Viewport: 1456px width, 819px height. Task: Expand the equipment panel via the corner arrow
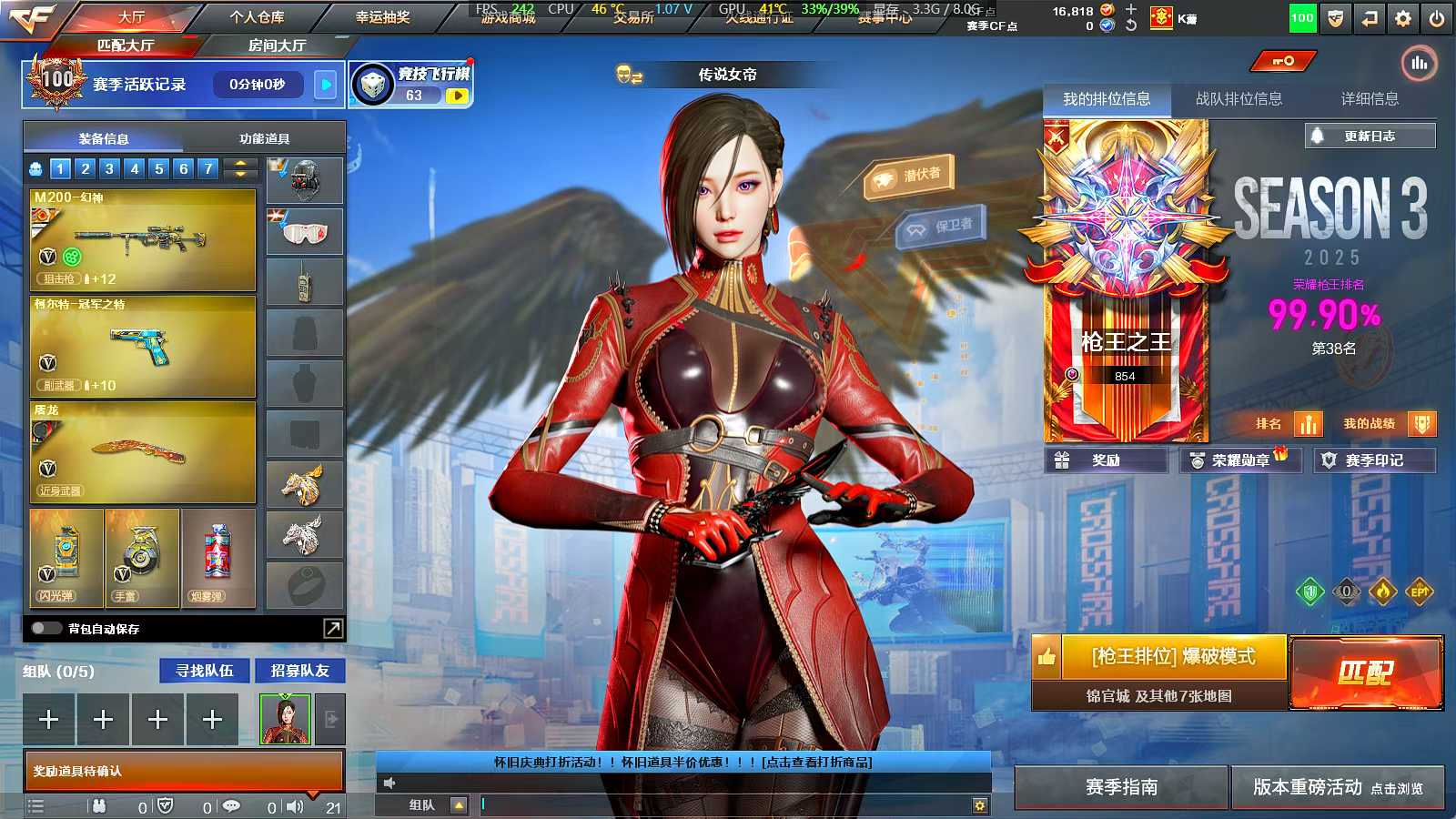(x=331, y=628)
